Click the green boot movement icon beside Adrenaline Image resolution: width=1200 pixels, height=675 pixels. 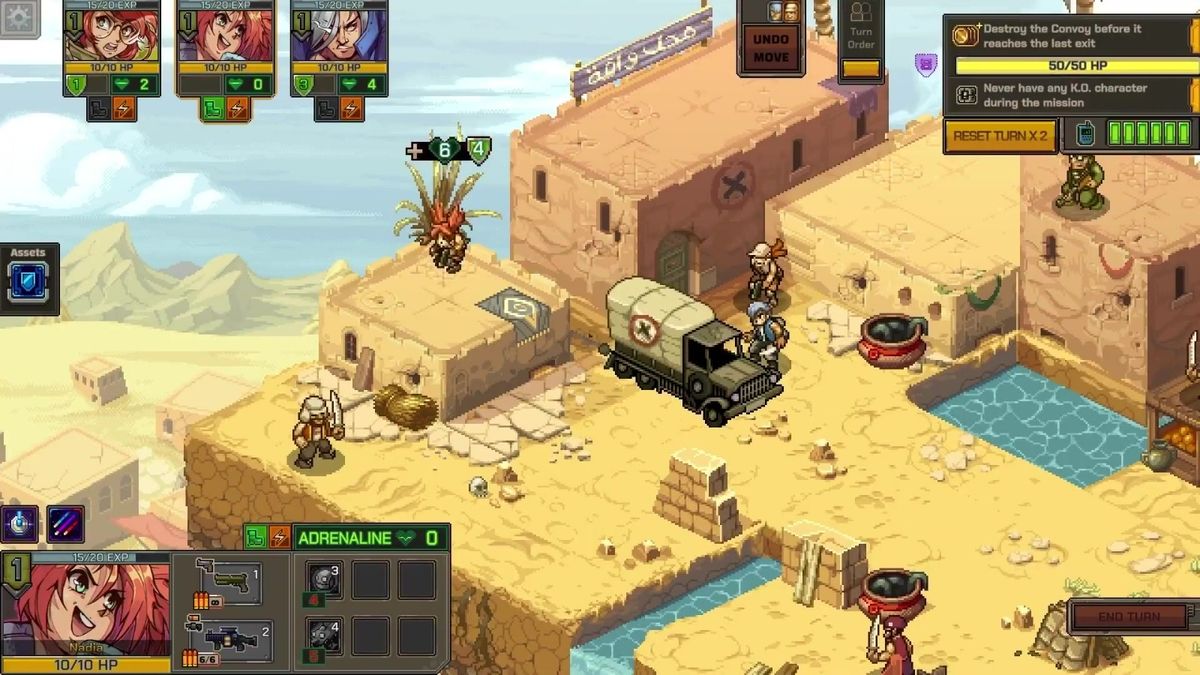[x=256, y=538]
